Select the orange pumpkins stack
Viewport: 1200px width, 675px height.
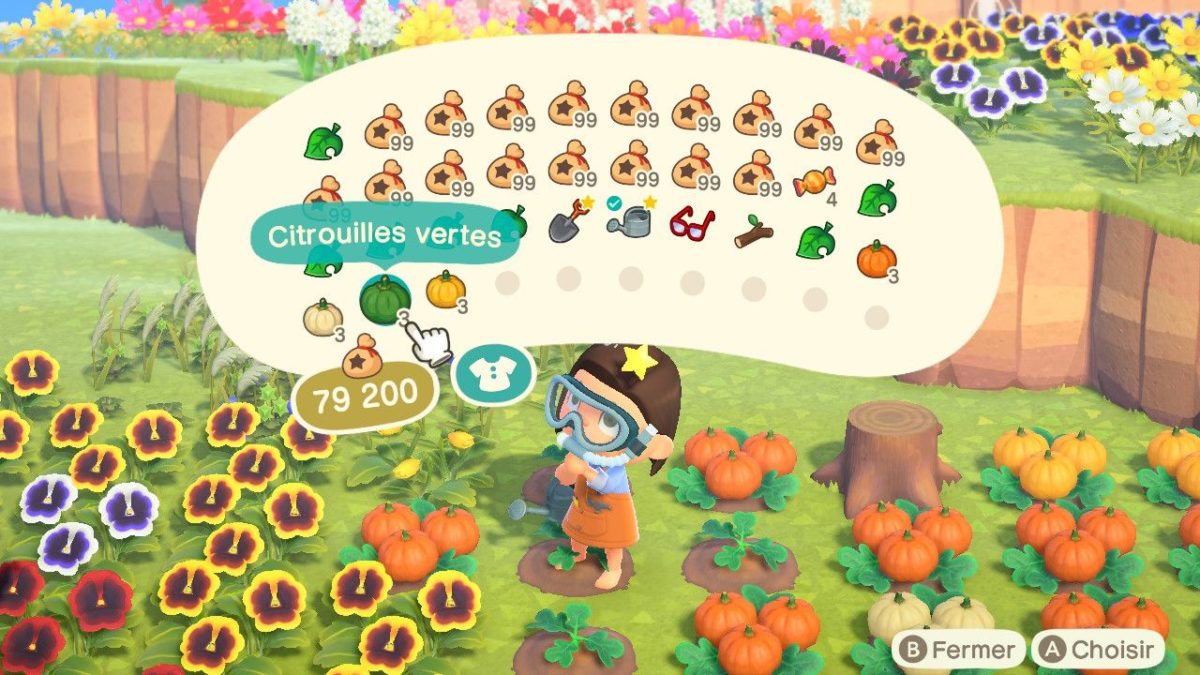coord(876,259)
